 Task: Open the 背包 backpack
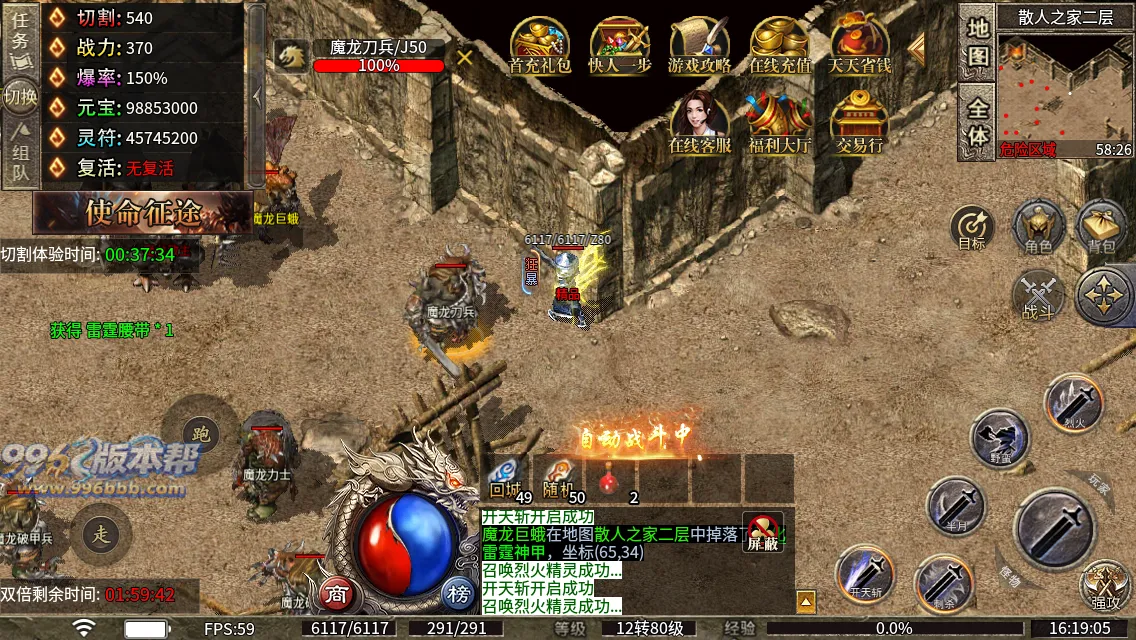coord(1101,225)
